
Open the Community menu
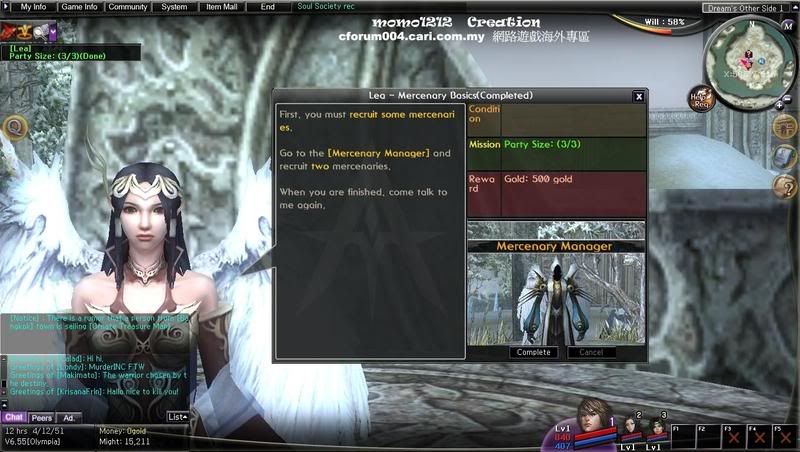(x=128, y=6)
